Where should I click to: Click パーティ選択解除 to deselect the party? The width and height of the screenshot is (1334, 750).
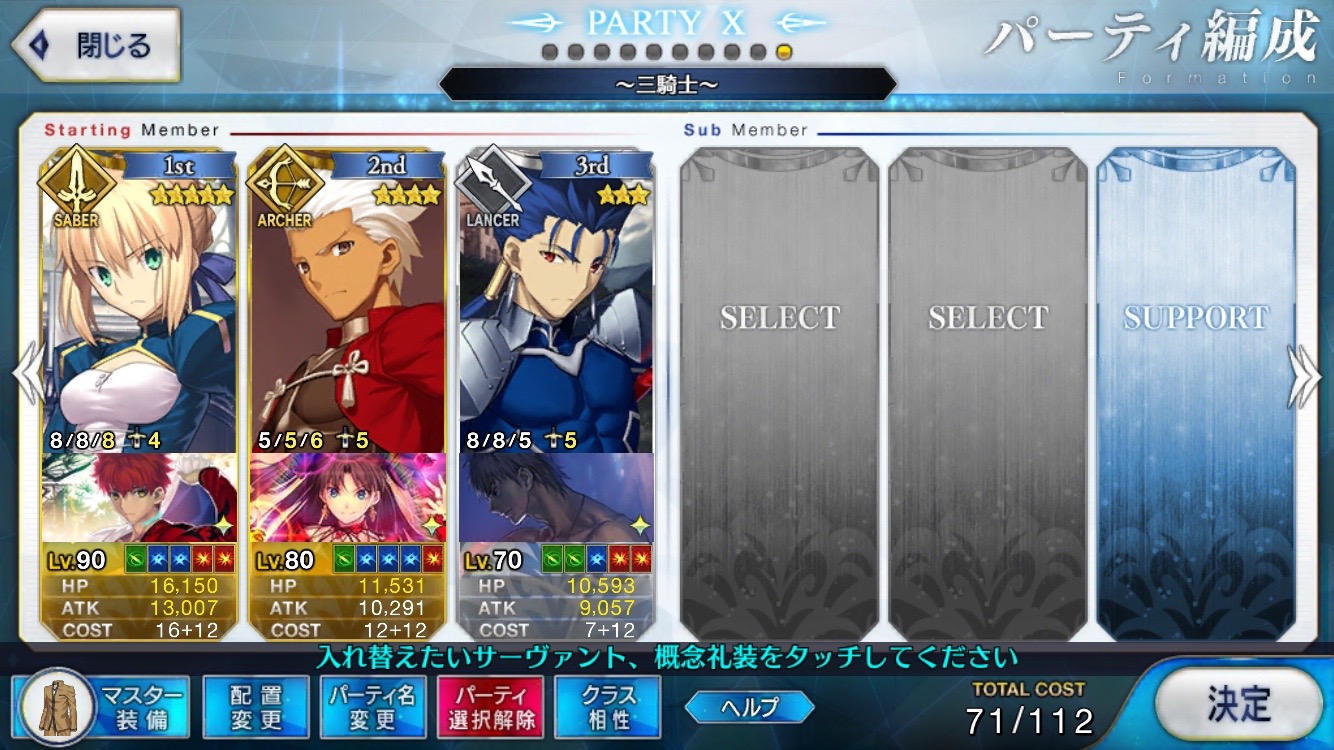coord(489,705)
